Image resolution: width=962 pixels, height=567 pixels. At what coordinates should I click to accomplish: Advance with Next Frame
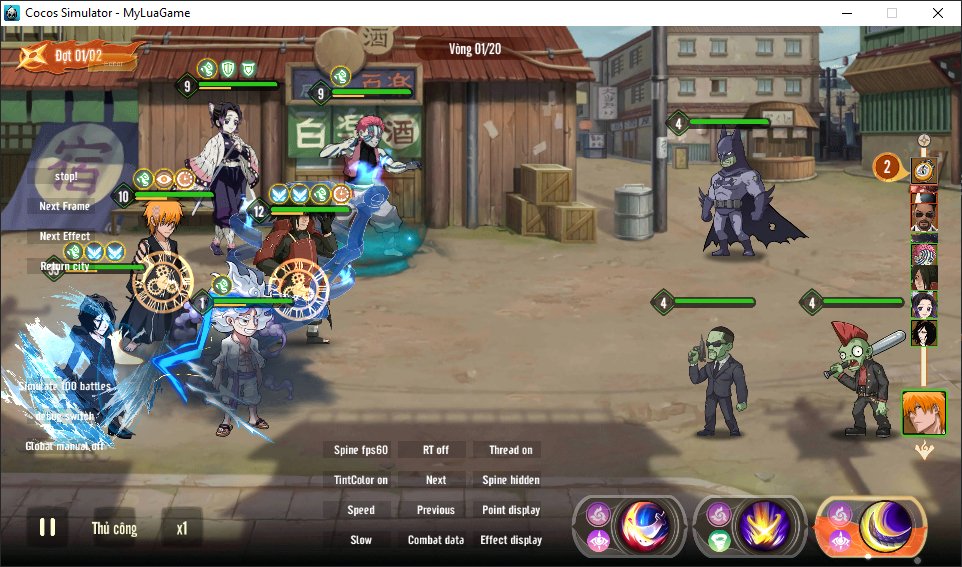click(65, 206)
